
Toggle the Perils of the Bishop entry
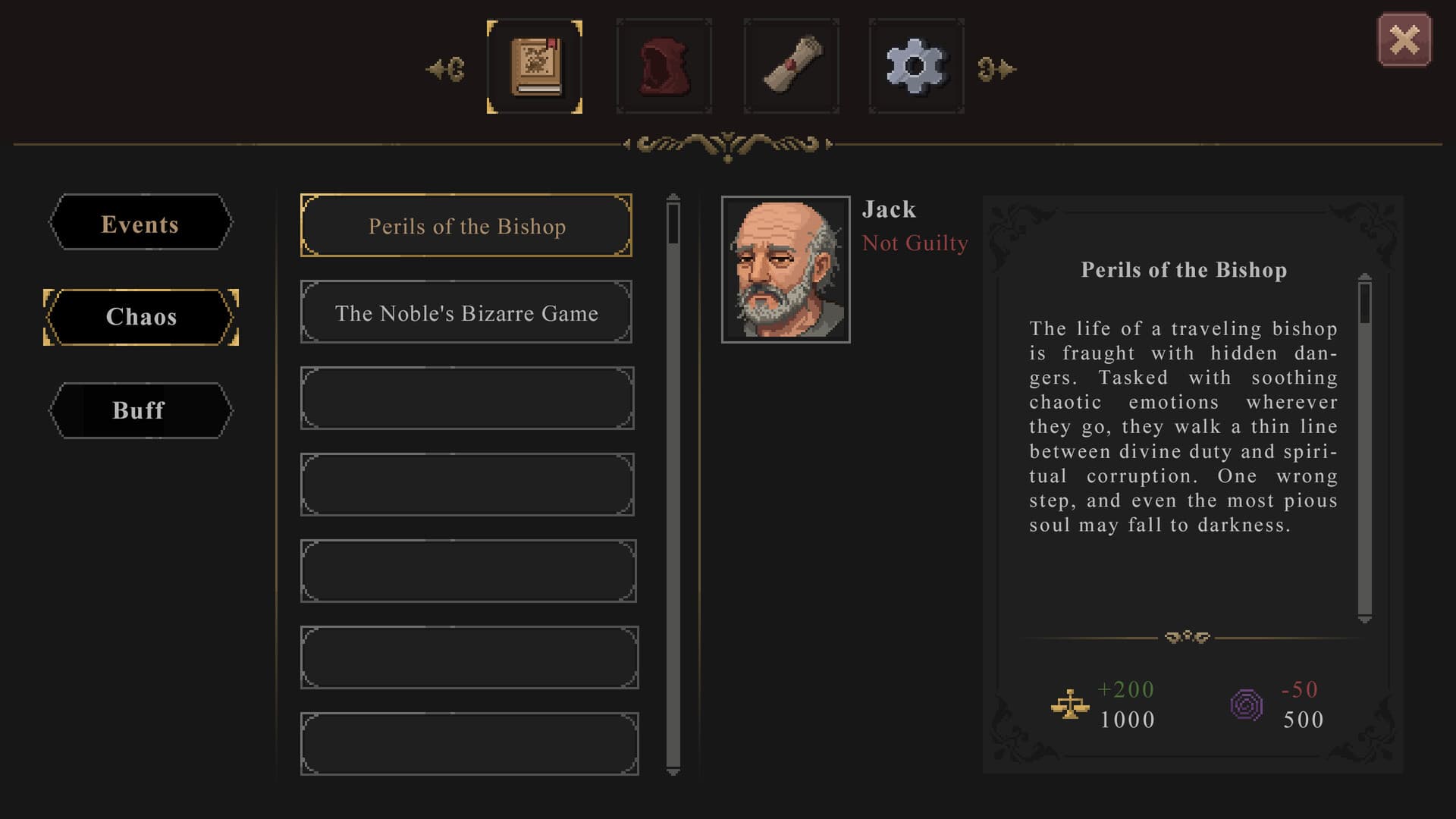[x=466, y=225]
